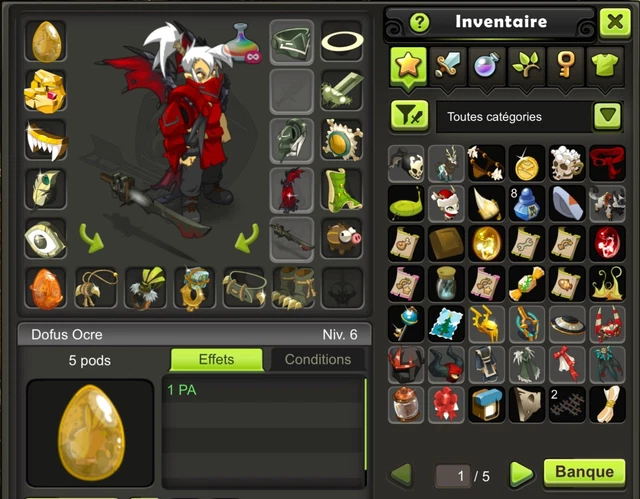Image resolution: width=640 pixels, height=499 pixels.
Task: Select the Effets tab
Action: [216, 360]
